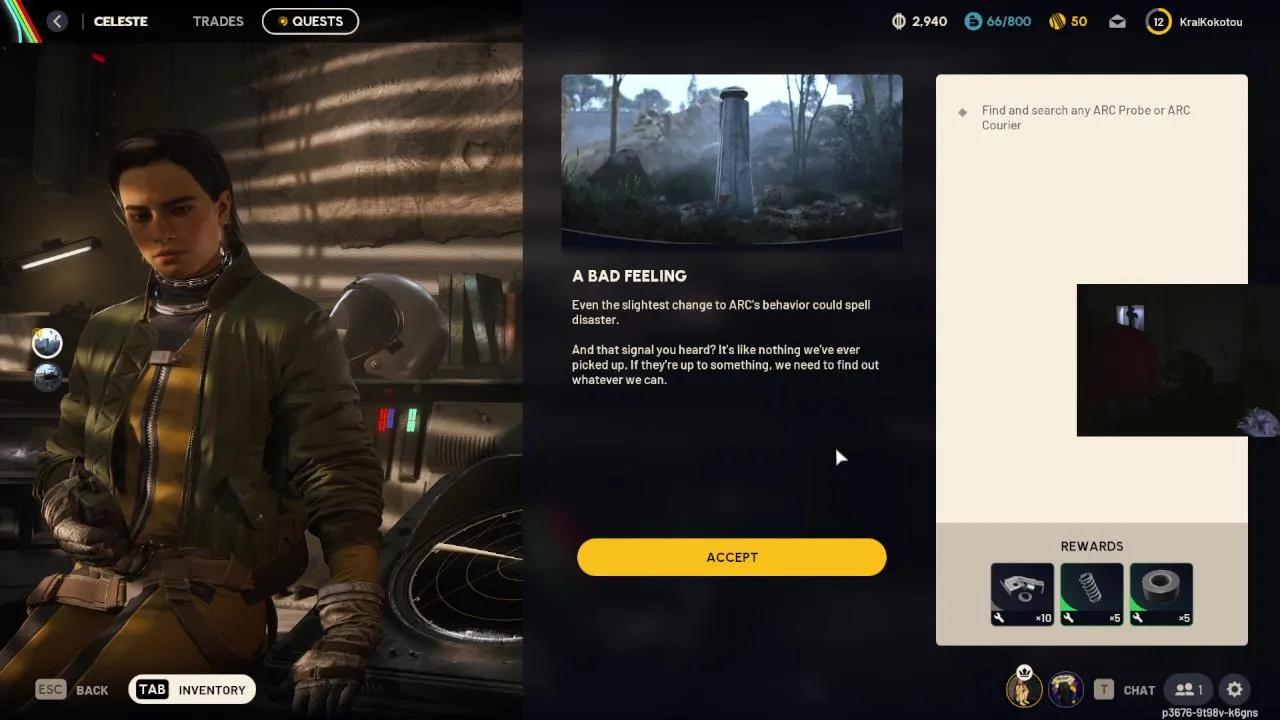Open the level 12 player badge
Image resolution: width=1280 pixels, height=720 pixels.
tap(1157, 21)
